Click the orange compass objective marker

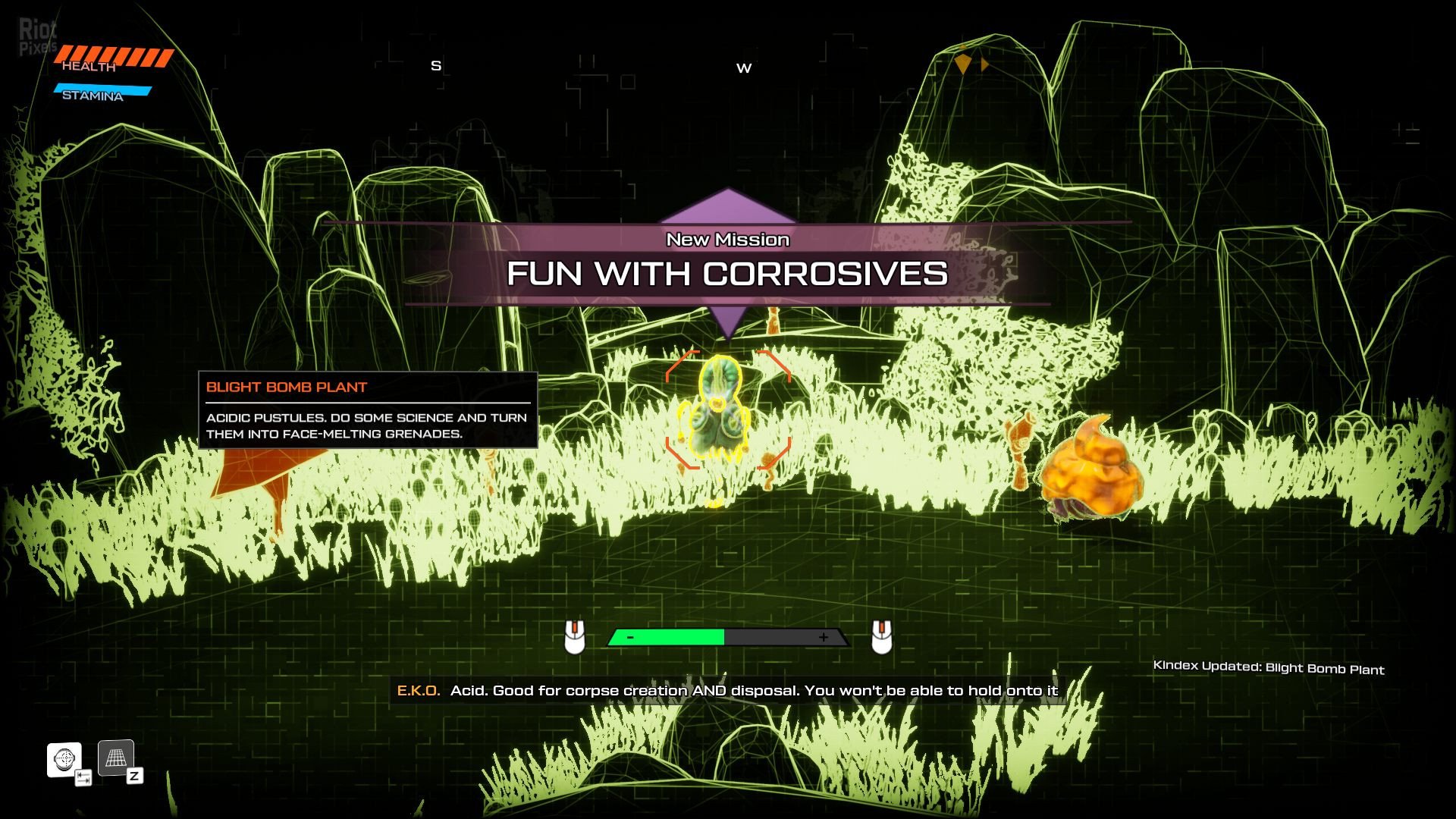963,64
